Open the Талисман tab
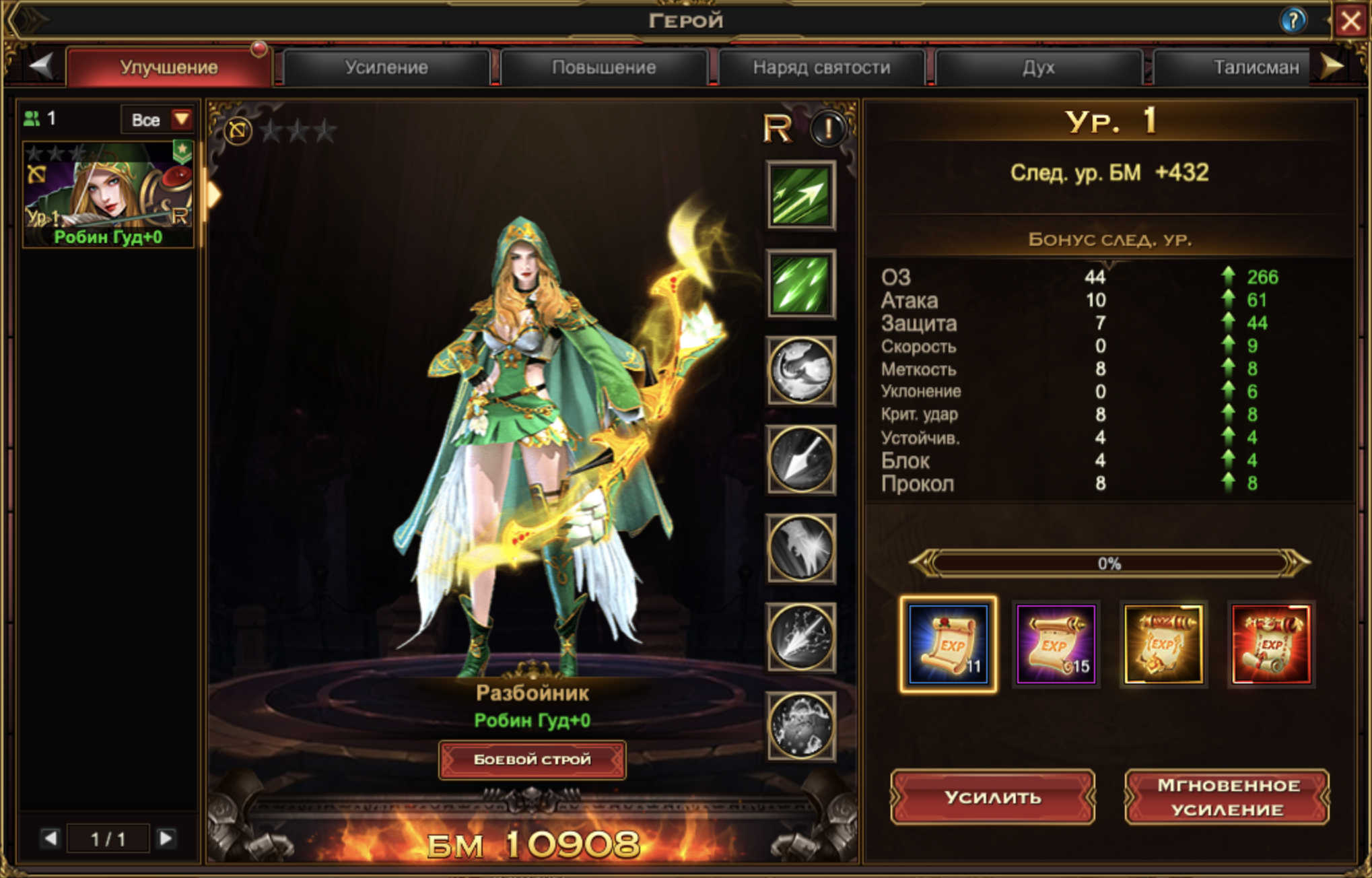 (x=1255, y=67)
